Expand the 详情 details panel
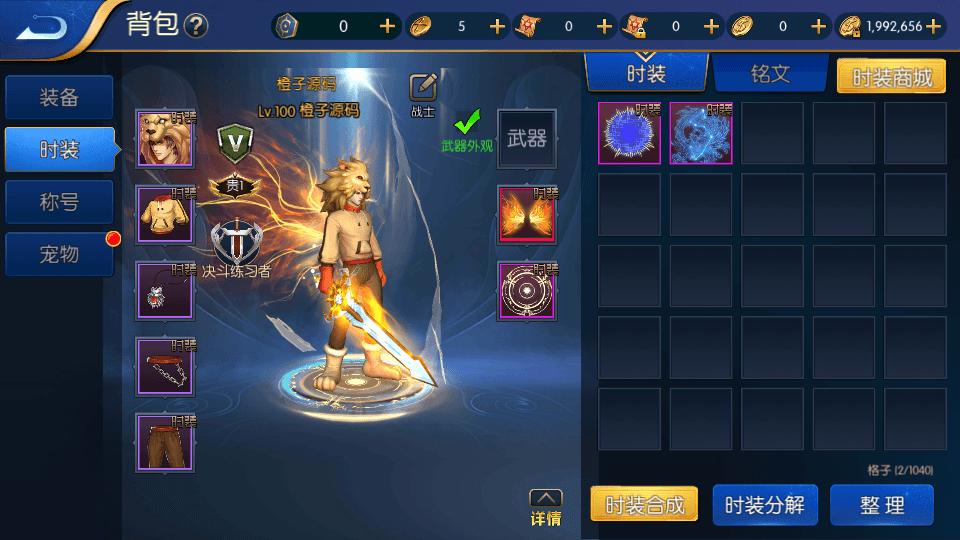Image resolution: width=960 pixels, height=540 pixels. click(x=545, y=507)
